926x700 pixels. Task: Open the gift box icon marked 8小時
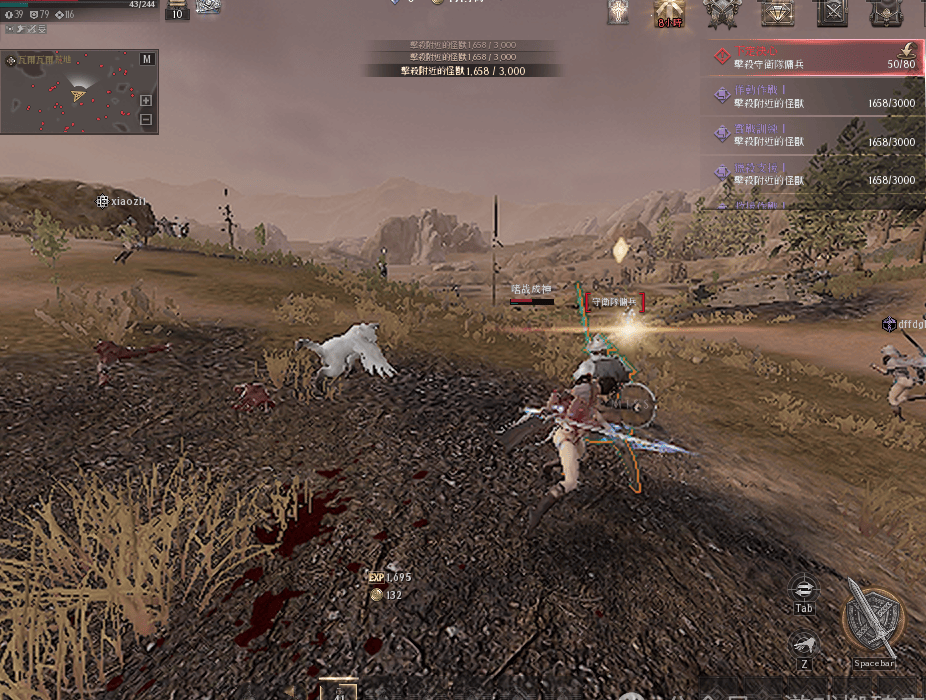[669, 12]
